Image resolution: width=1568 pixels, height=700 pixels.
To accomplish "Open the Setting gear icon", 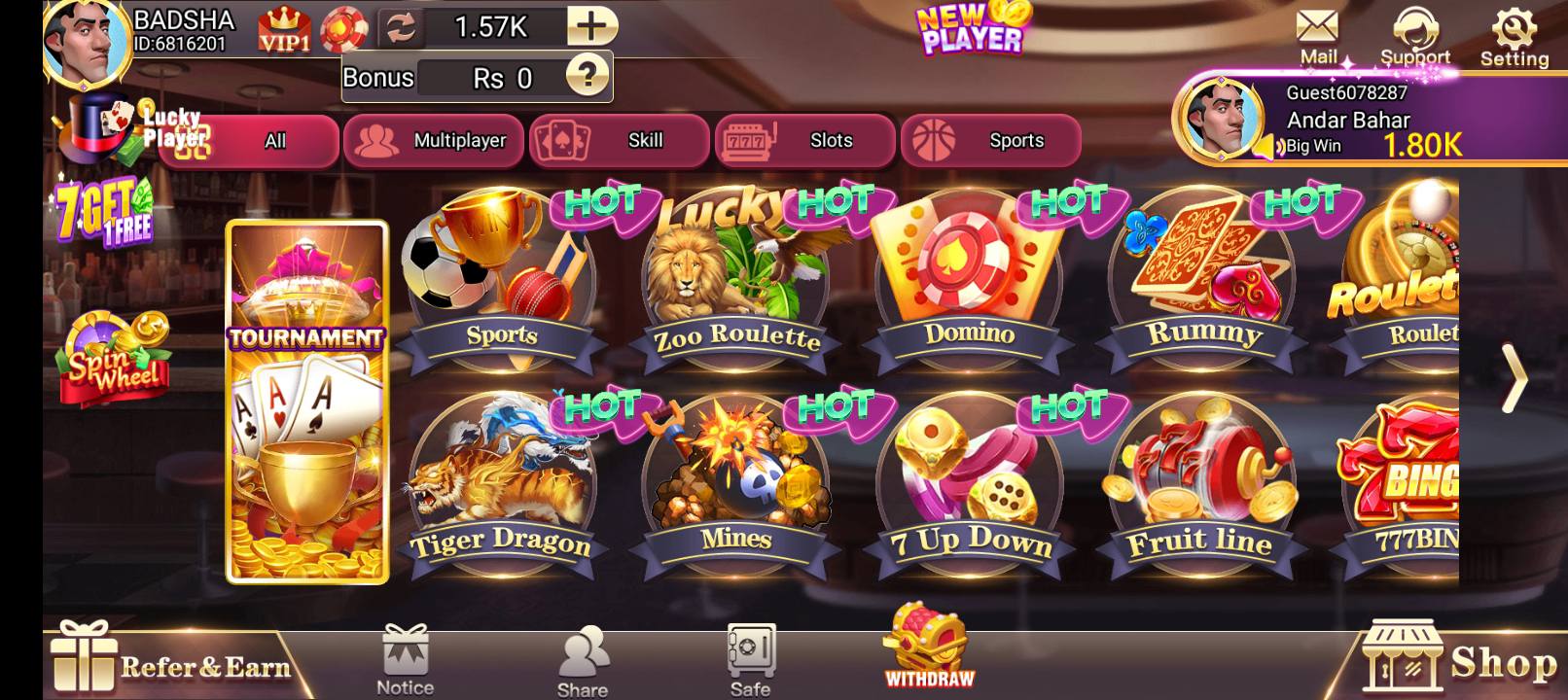I will tap(1514, 27).
